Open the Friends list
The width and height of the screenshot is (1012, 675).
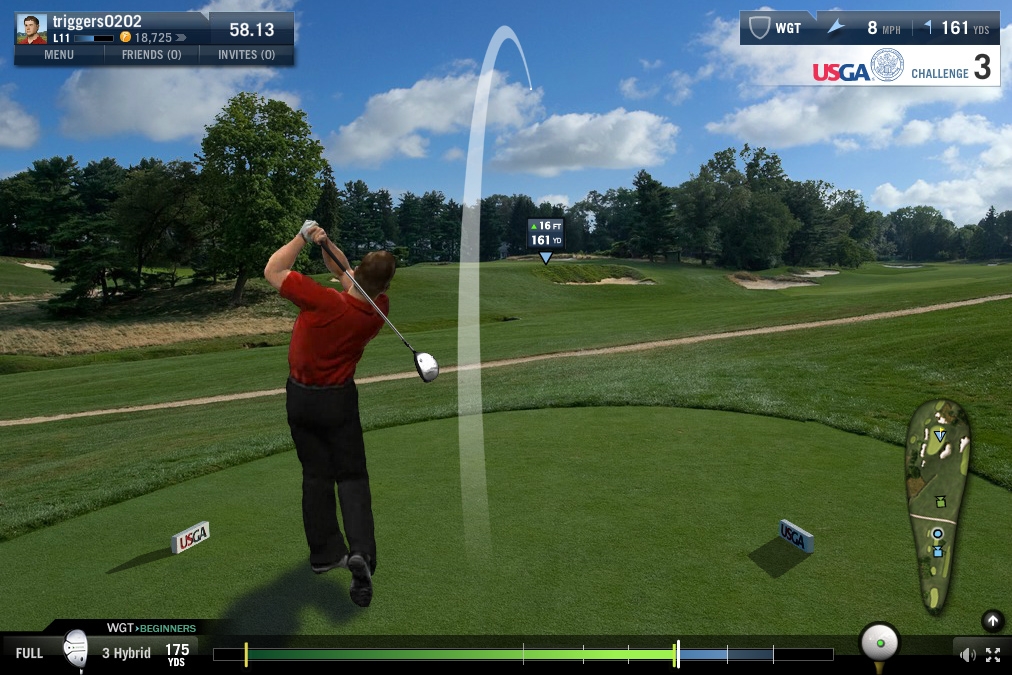click(x=151, y=55)
